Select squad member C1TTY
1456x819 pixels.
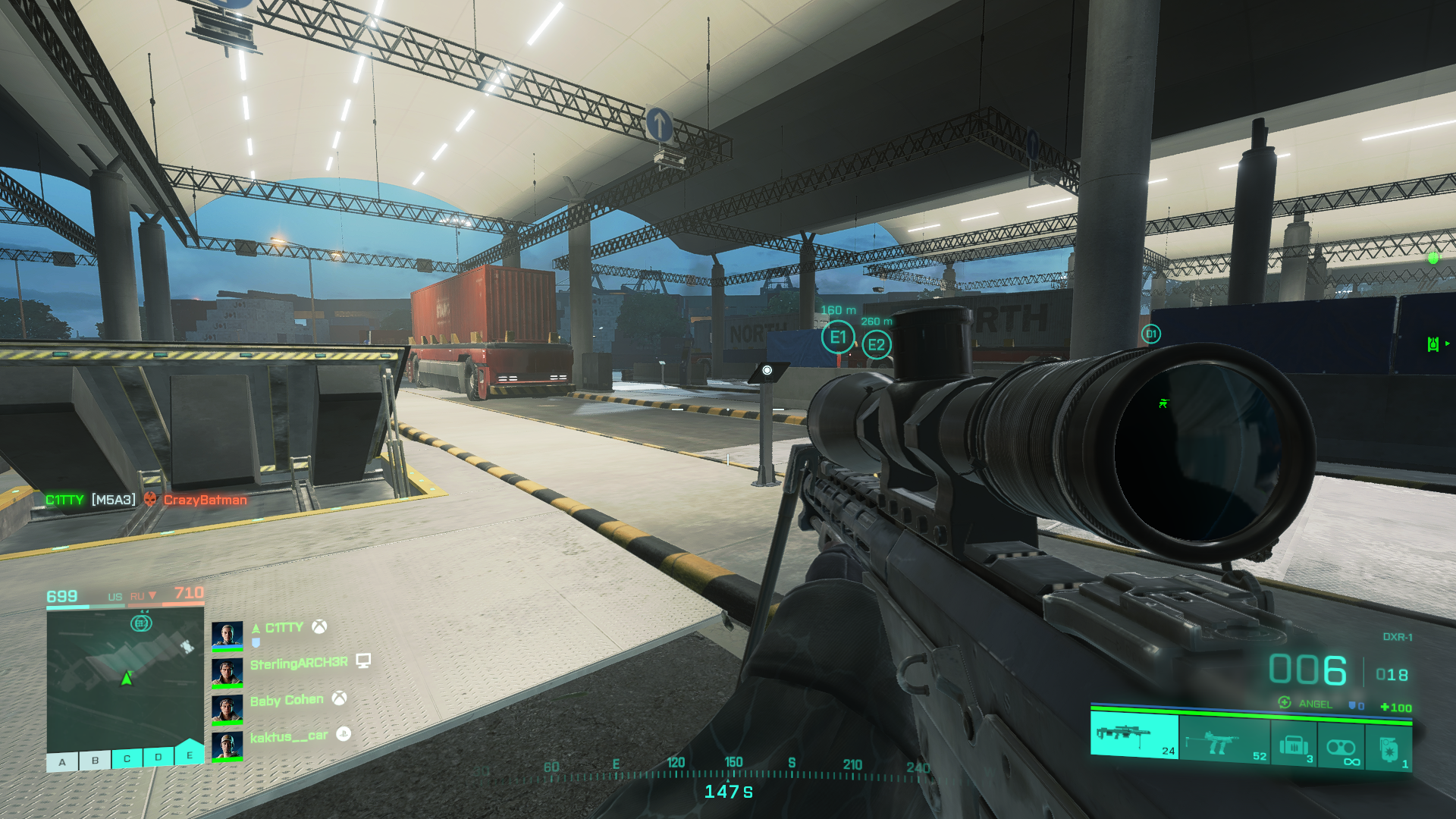click(284, 628)
